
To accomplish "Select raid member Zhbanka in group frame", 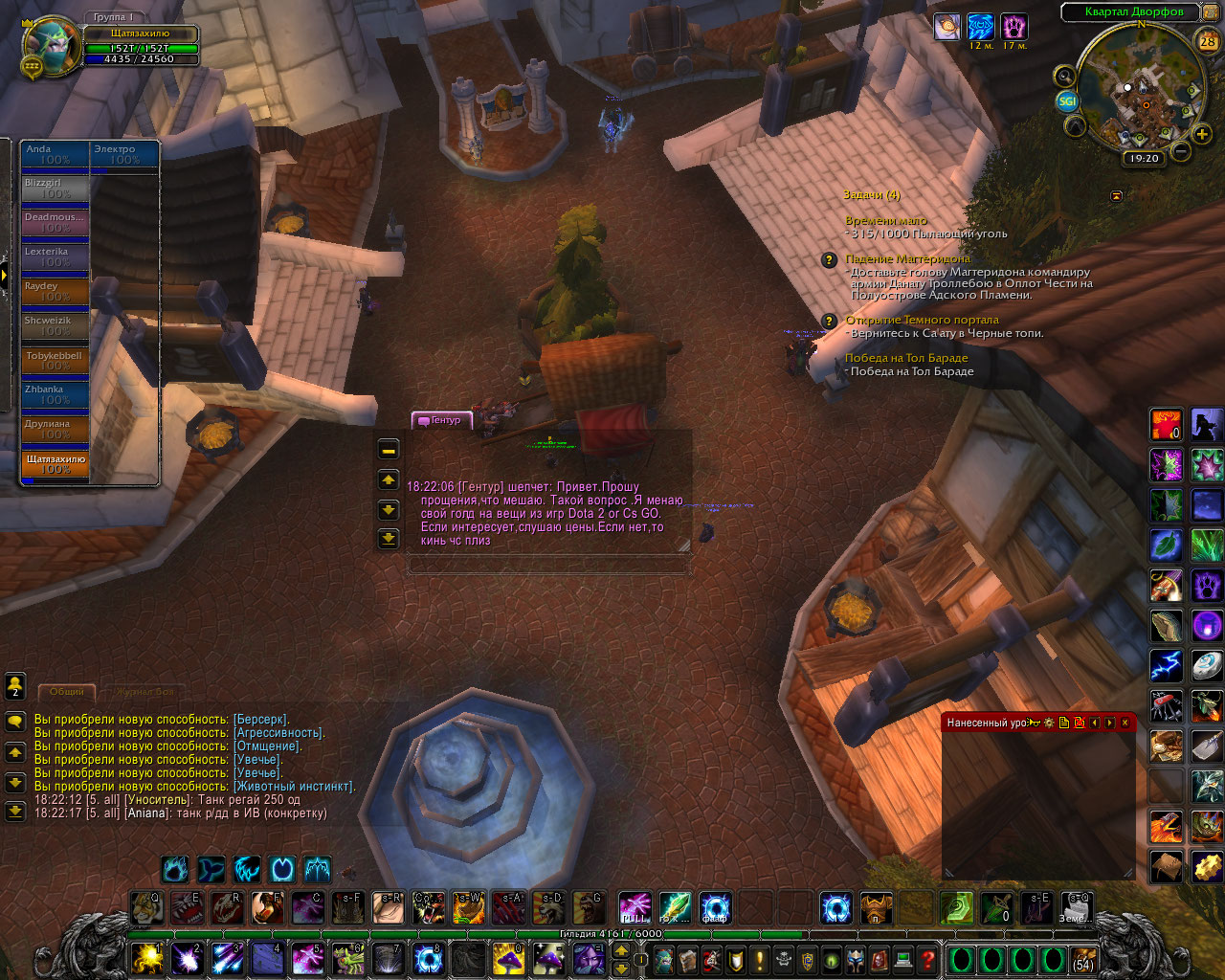I will coord(56,394).
